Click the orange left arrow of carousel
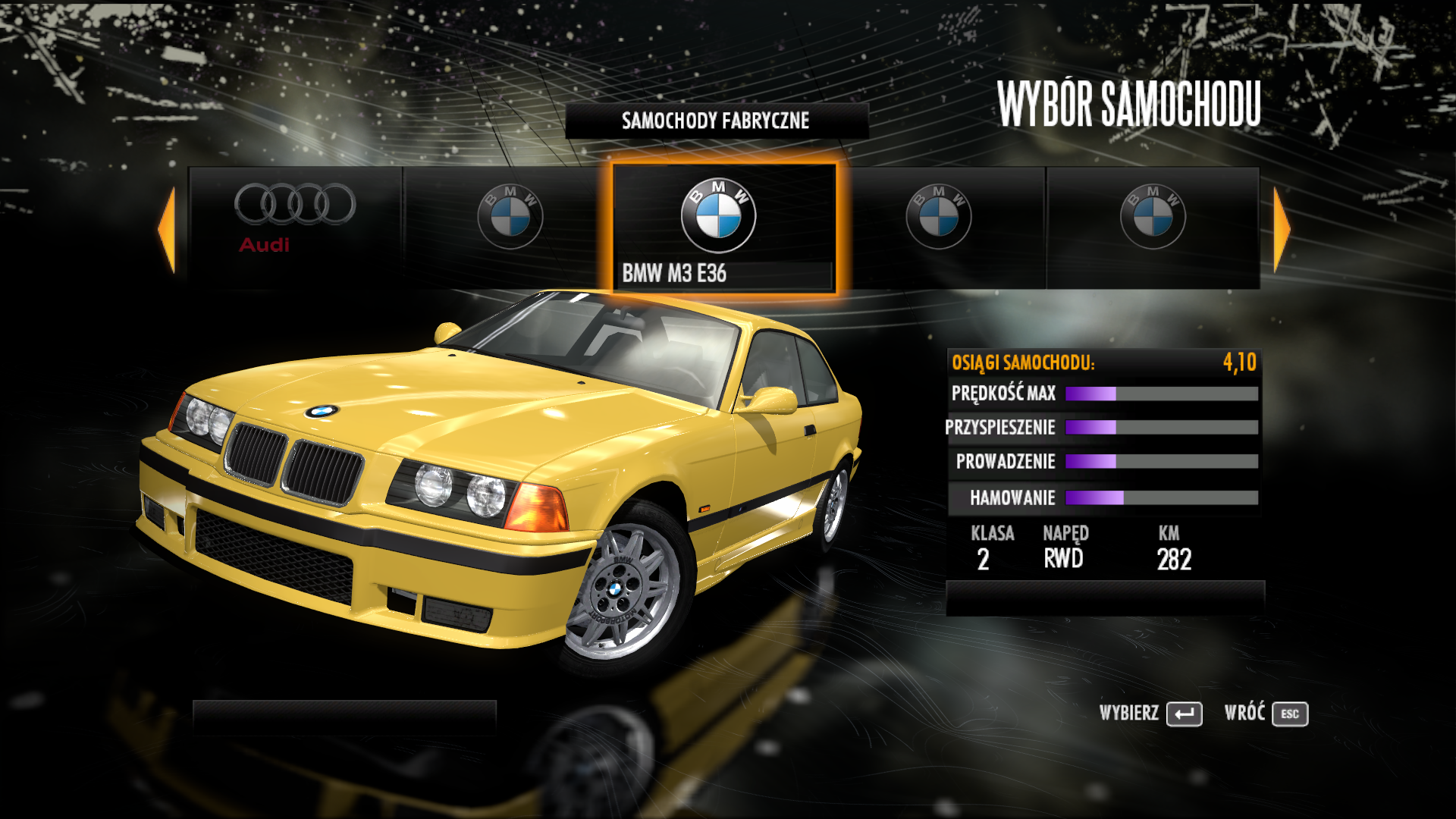Screen dimensions: 1456x819 point(167,229)
